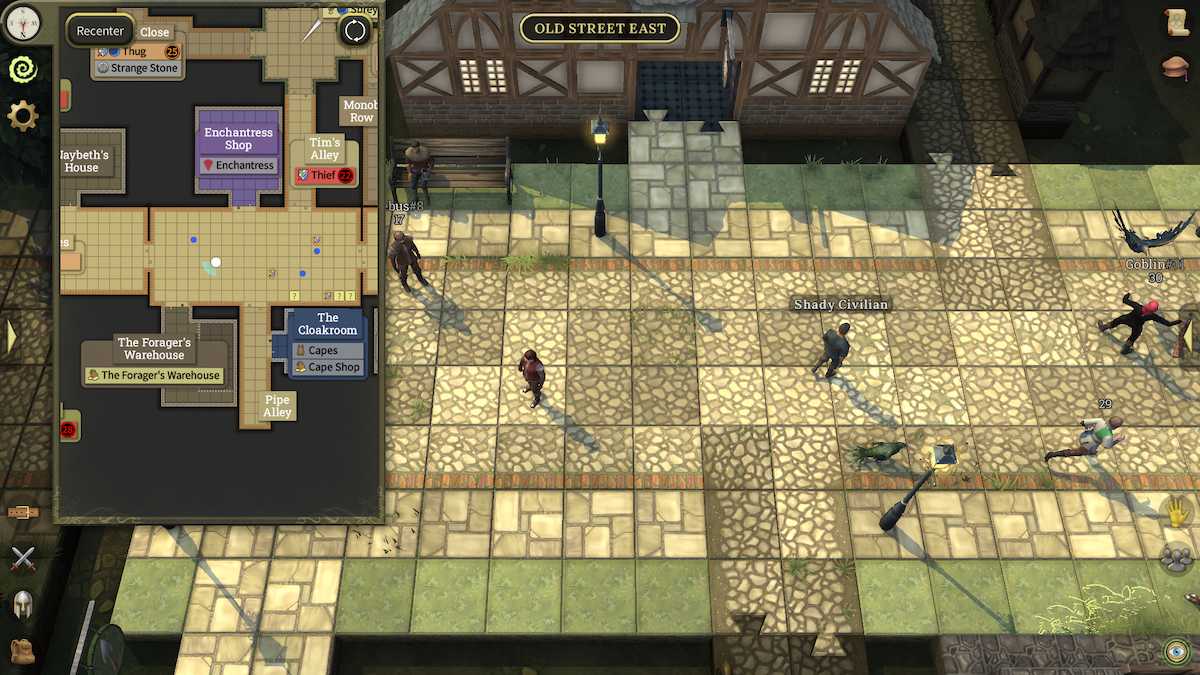Open the backpack inventory
Image resolution: width=1200 pixels, height=675 pixels.
point(22,649)
